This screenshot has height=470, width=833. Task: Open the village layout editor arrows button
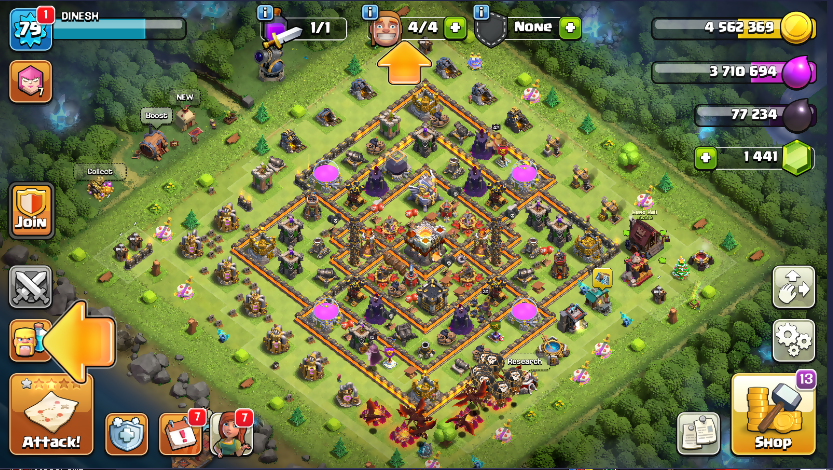(x=793, y=287)
